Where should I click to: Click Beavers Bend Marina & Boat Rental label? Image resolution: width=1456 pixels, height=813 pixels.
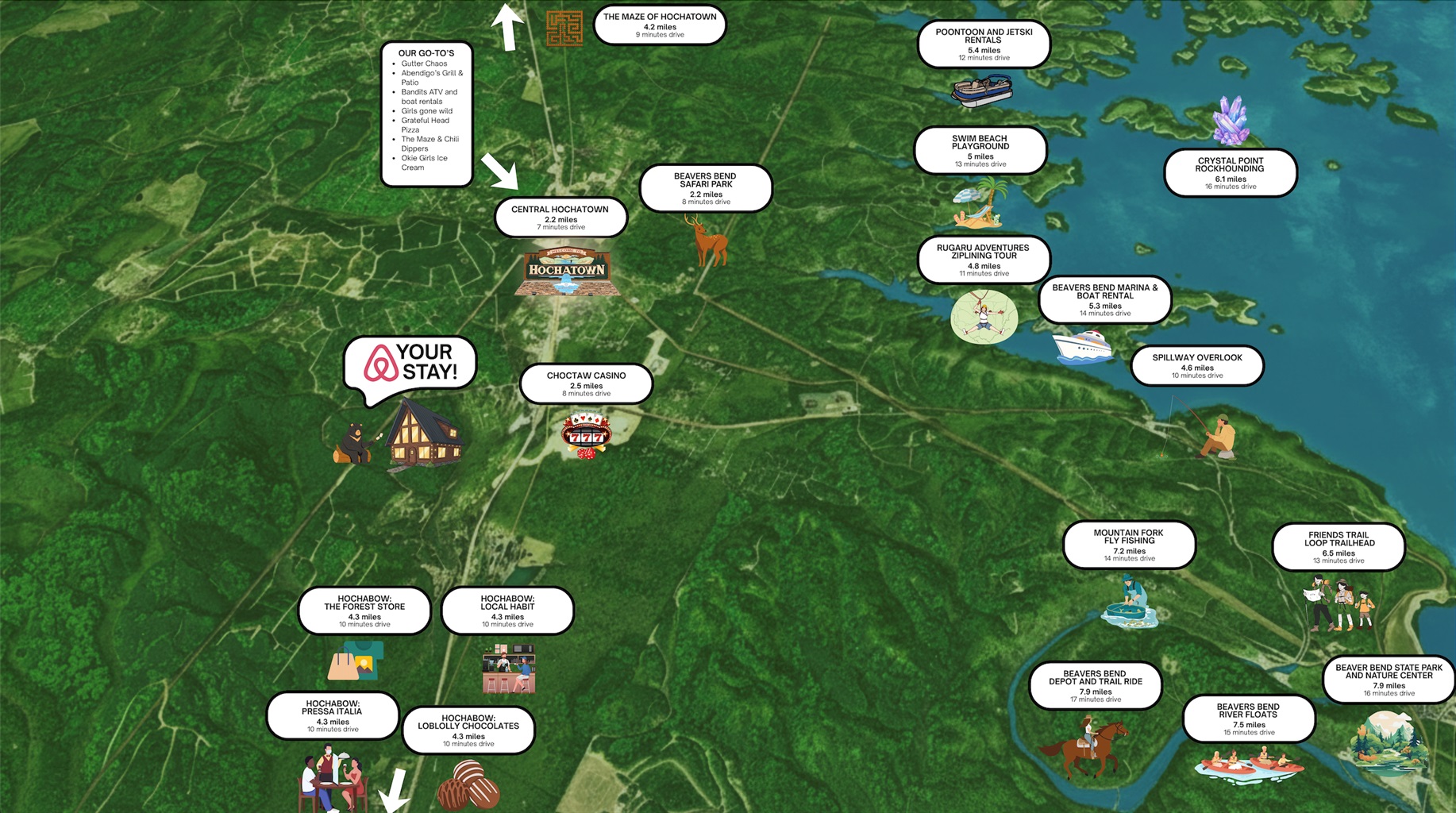point(1105,300)
